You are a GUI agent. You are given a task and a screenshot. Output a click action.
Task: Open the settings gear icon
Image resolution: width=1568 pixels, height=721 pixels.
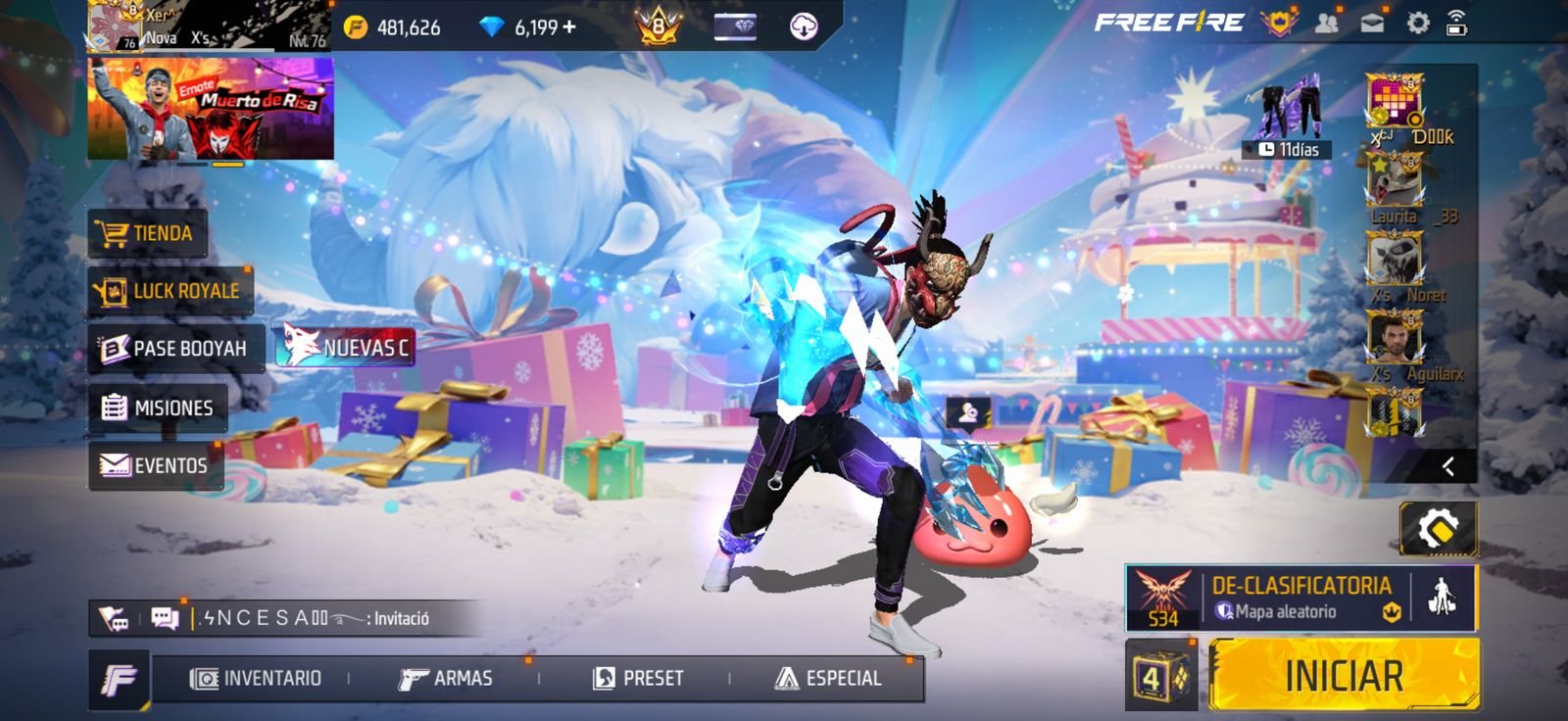[x=1417, y=23]
